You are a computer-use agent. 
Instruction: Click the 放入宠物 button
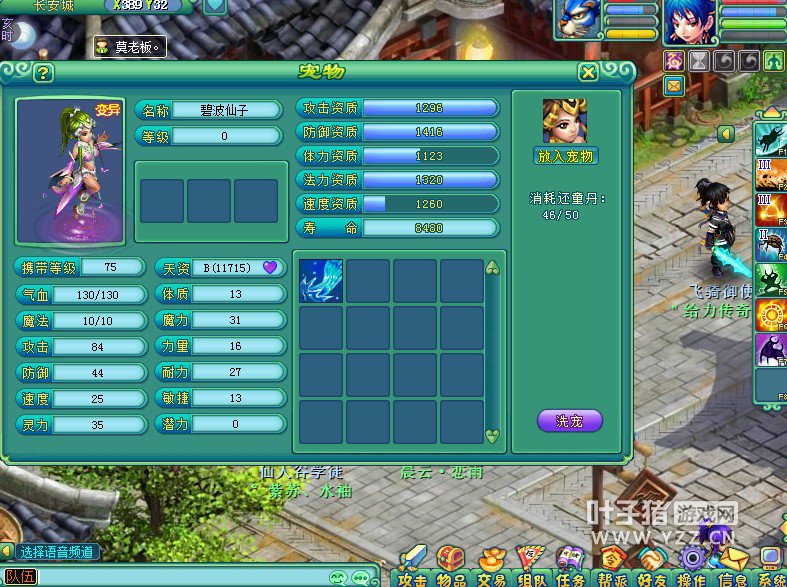(565, 156)
